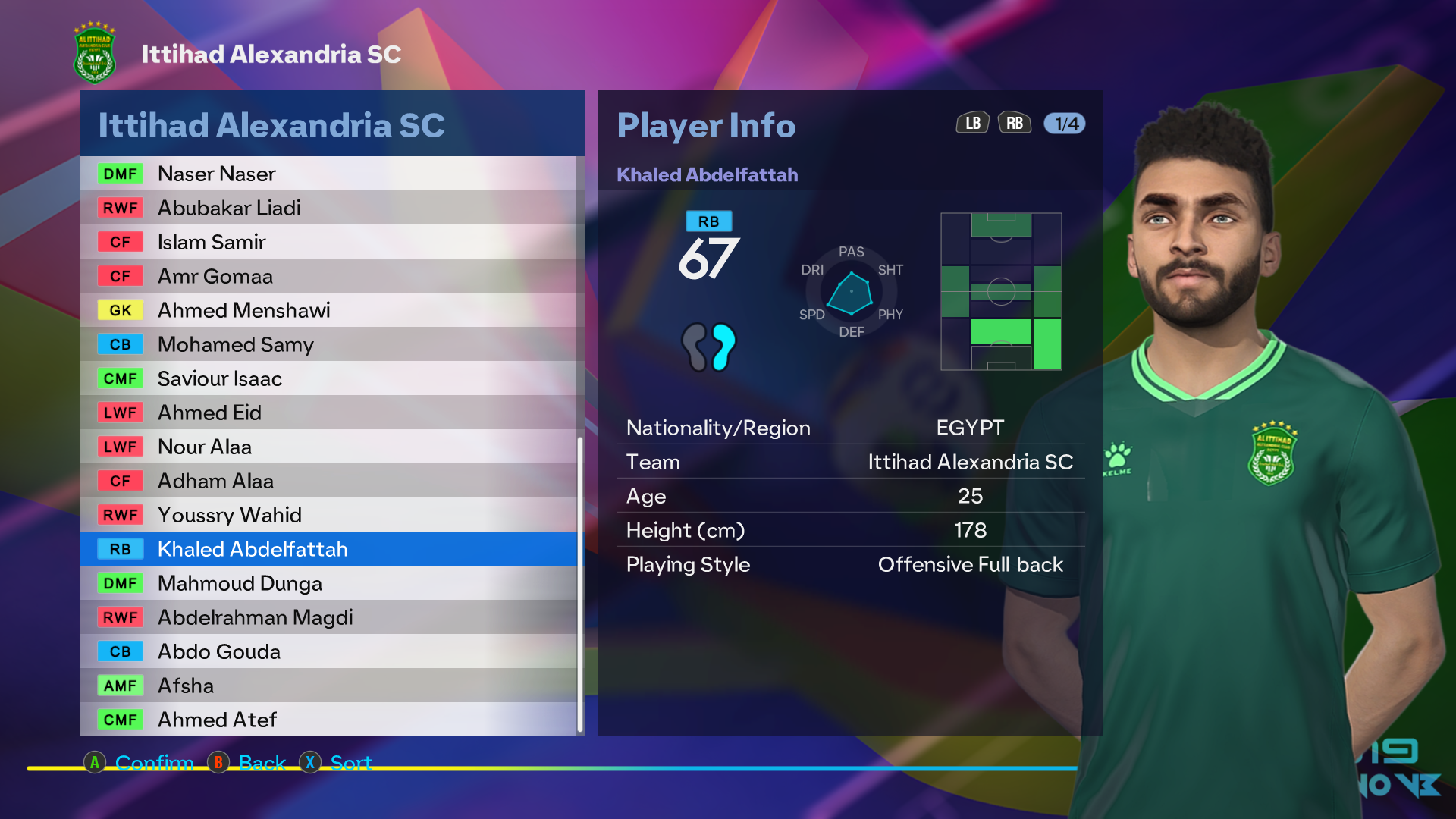This screenshot has height=819, width=1456.
Task: Select player Naser Naser
Action: click(x=328, y=174)
